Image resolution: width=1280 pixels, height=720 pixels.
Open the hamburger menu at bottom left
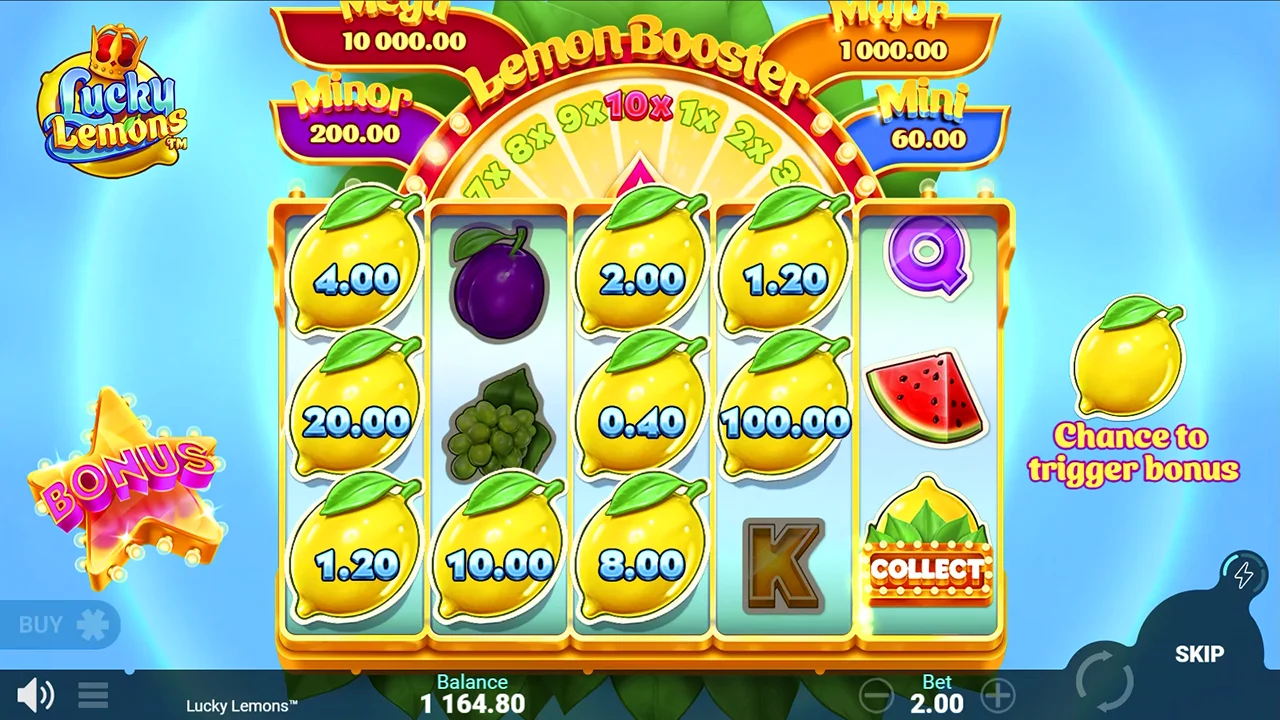92,693
